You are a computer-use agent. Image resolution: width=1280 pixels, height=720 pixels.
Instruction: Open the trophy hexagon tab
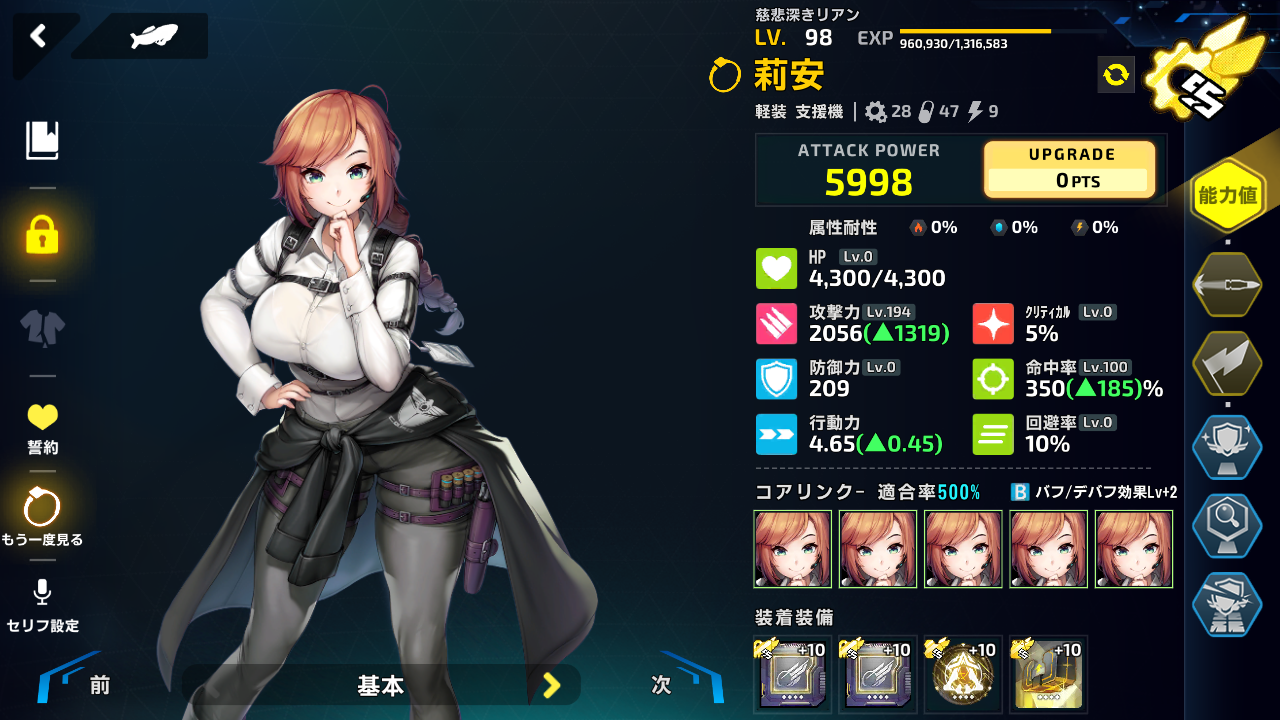click(x=1227, y=447)
